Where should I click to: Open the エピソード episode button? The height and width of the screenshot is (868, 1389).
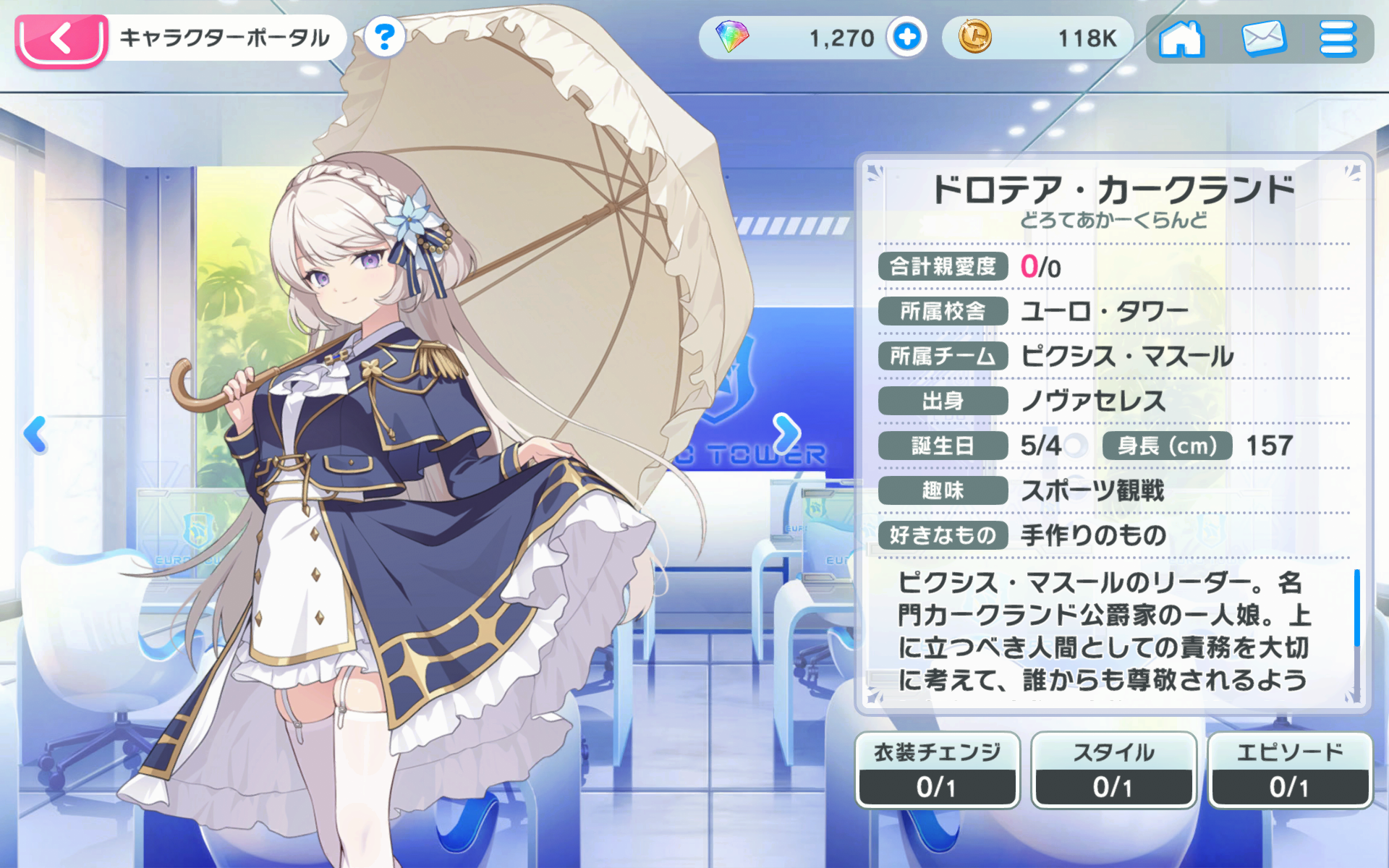(x=1290, y=770)
